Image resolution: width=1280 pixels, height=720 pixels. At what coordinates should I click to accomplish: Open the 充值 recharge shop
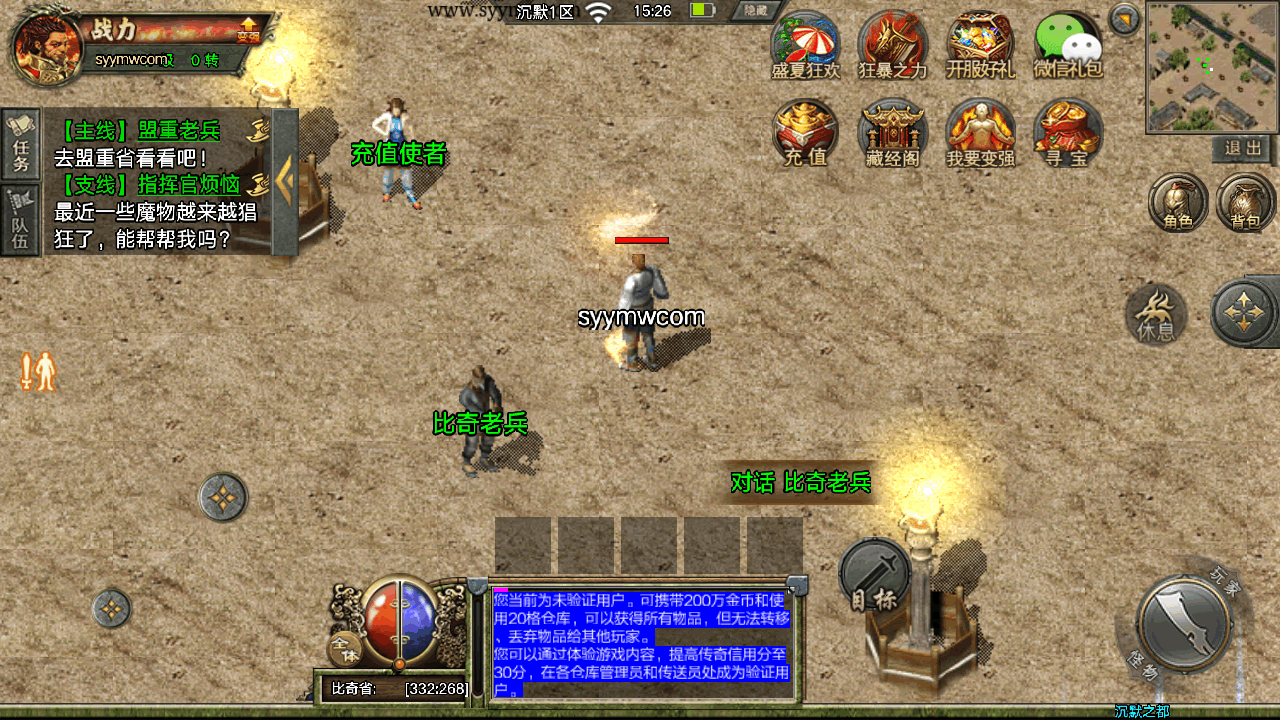805,133
